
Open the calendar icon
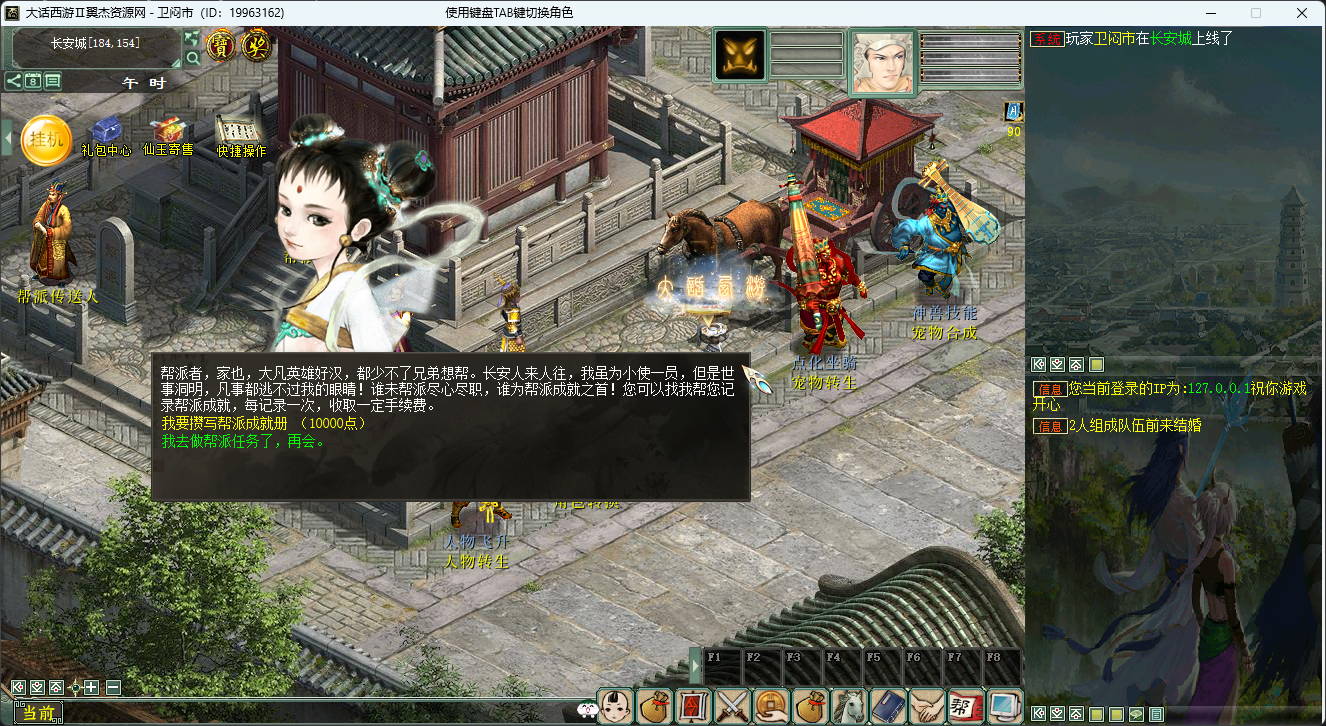(33, 81)
